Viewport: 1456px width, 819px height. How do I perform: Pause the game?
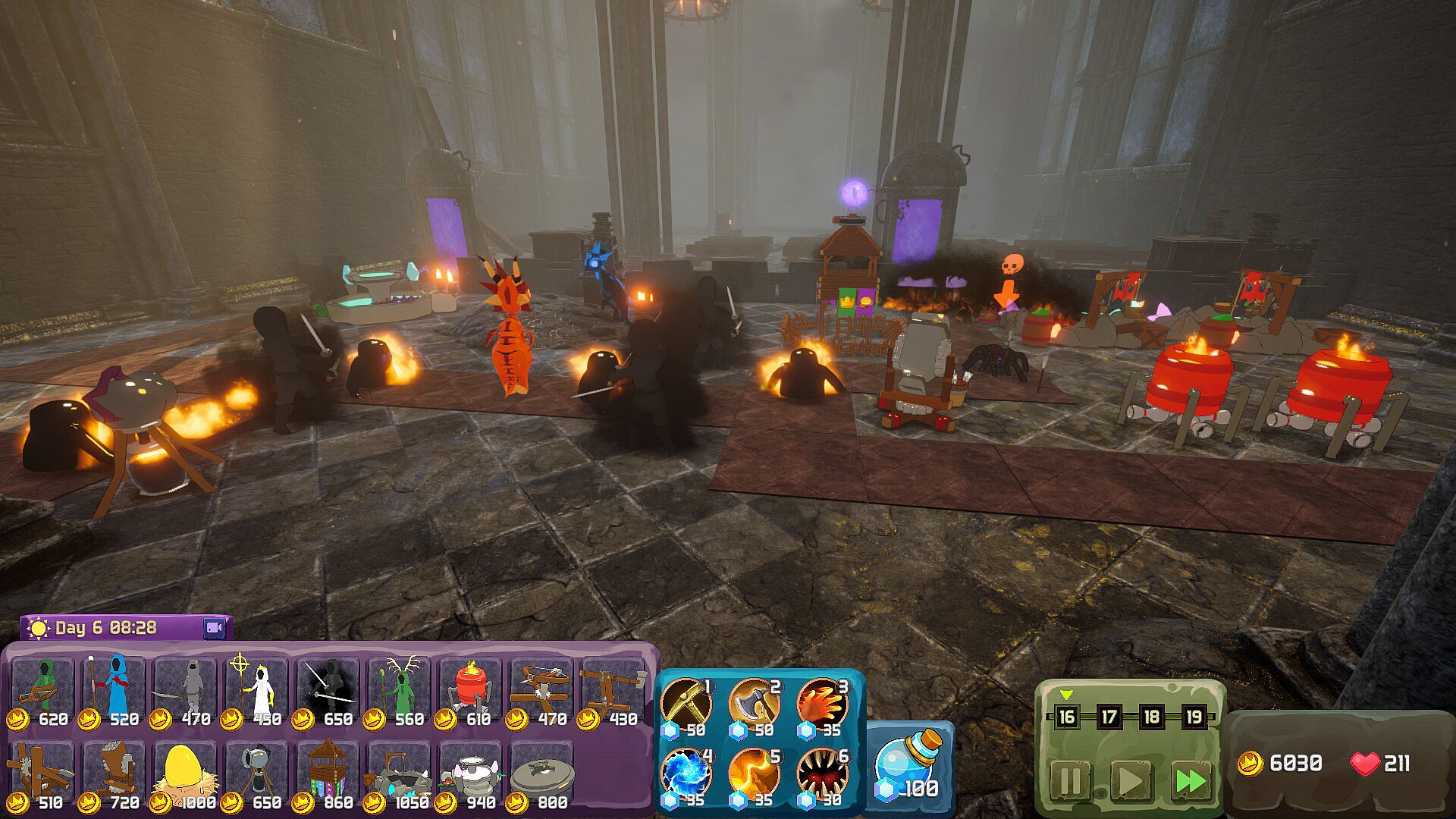click(1070, 781)
